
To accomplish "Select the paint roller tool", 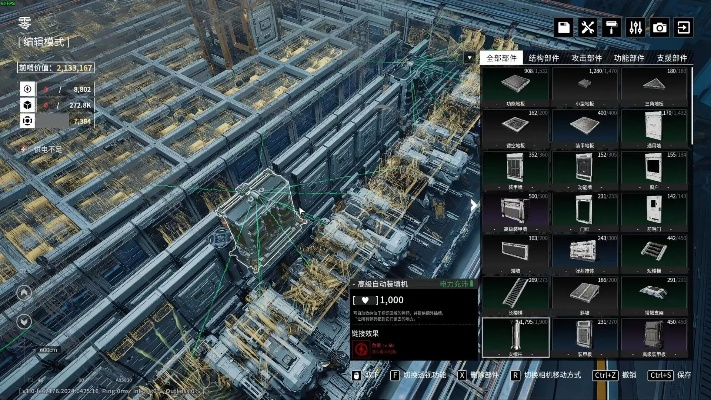I will pos(612,27).
